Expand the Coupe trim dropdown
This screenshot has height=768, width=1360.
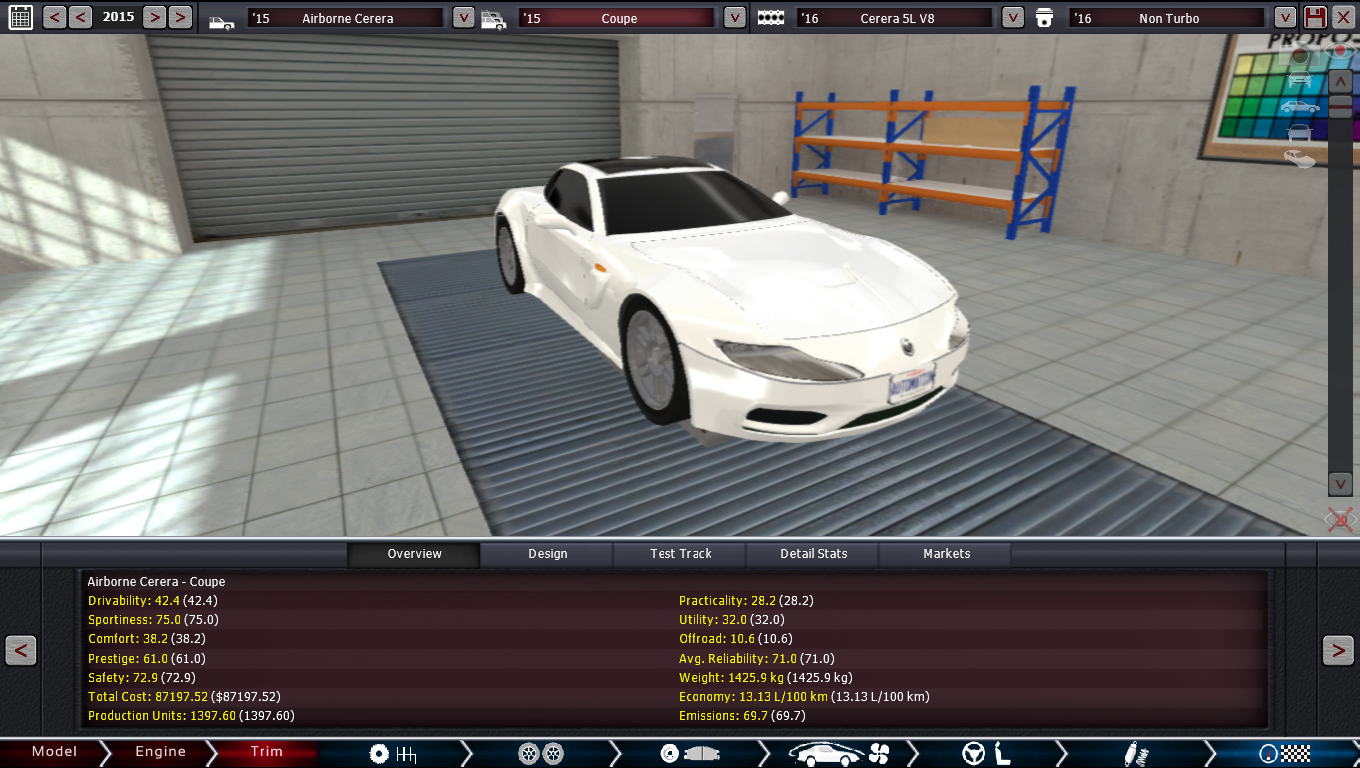[734, 17]
